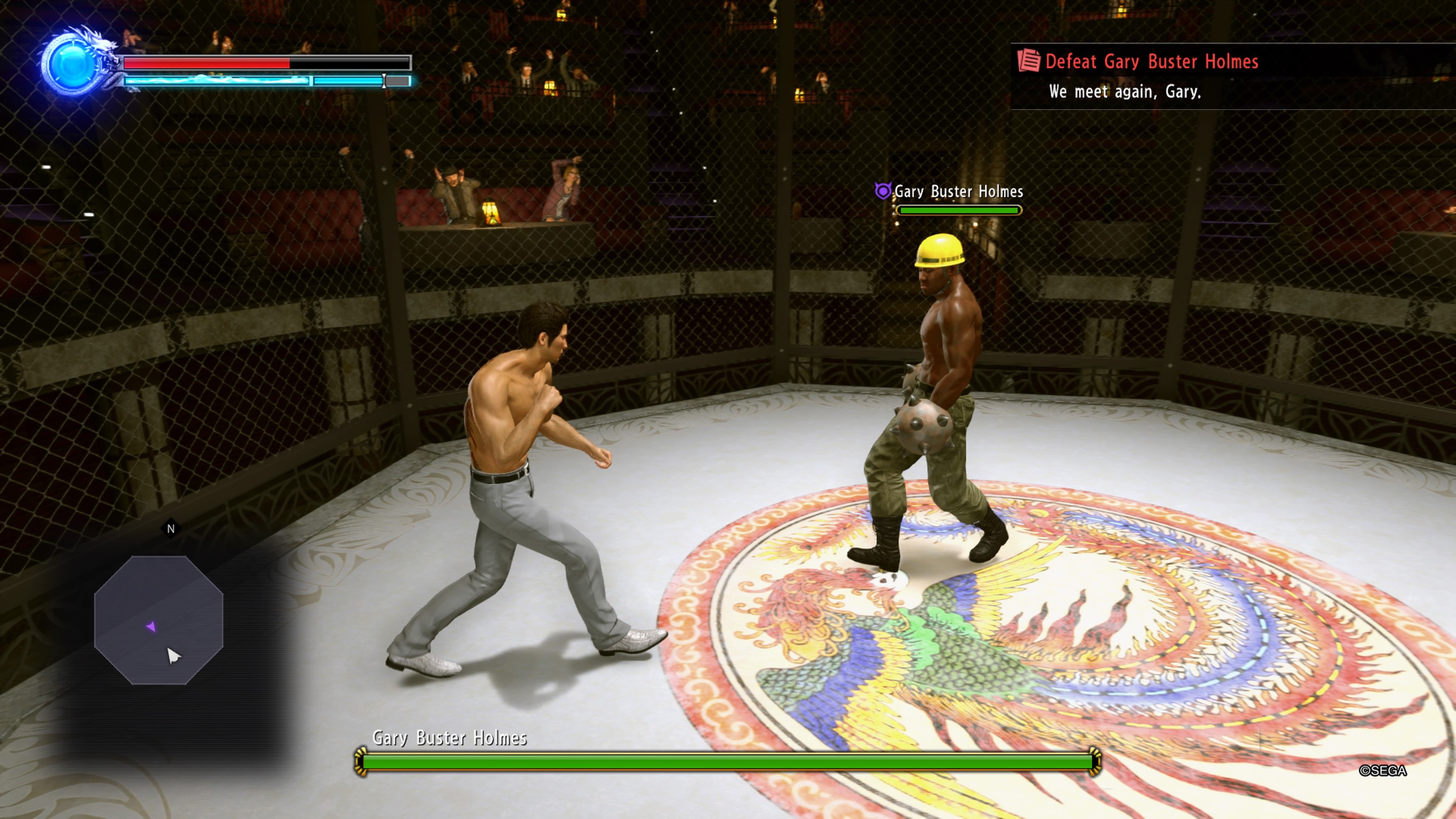This screenshot has width=1456, height=819.
Task: Click Kiryu's red health bar
Action: (206, 63)
